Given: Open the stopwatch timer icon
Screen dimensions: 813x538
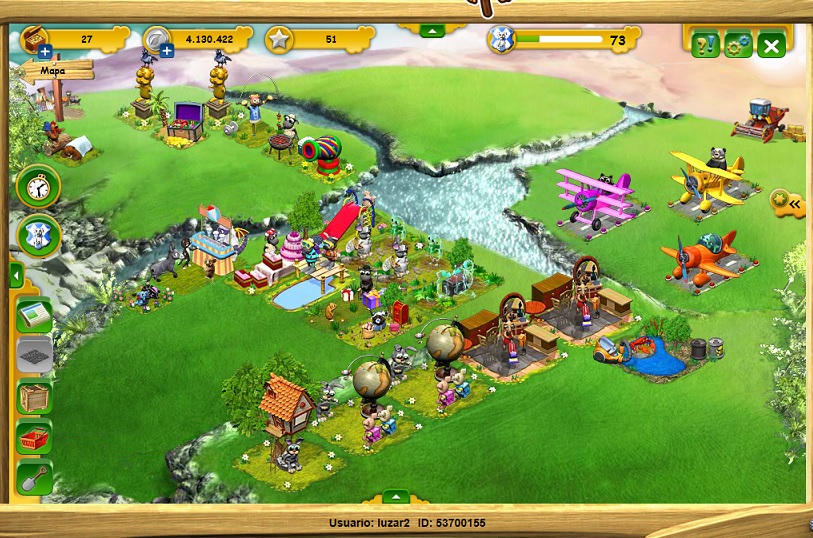Looking at the screenshot, I should point(39,186).
